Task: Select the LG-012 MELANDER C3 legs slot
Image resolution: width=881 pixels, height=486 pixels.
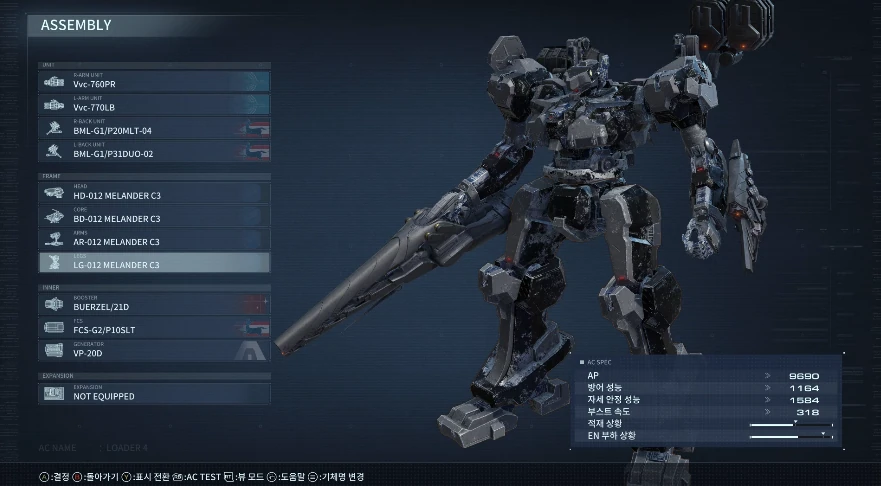Action: click(154, 263)
